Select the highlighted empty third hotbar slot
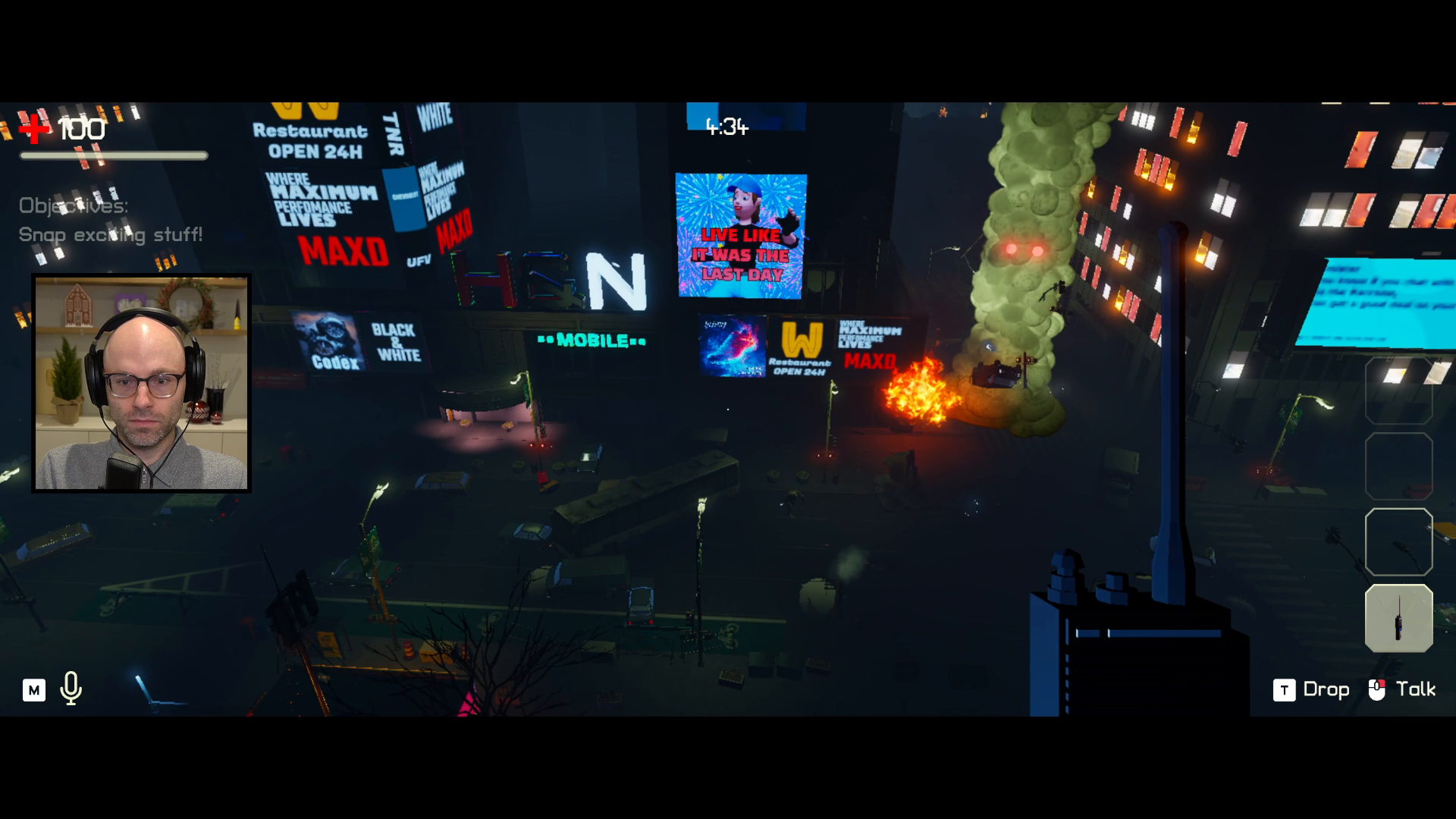This screenshot has height=819, width=1456. point(1399,542)
